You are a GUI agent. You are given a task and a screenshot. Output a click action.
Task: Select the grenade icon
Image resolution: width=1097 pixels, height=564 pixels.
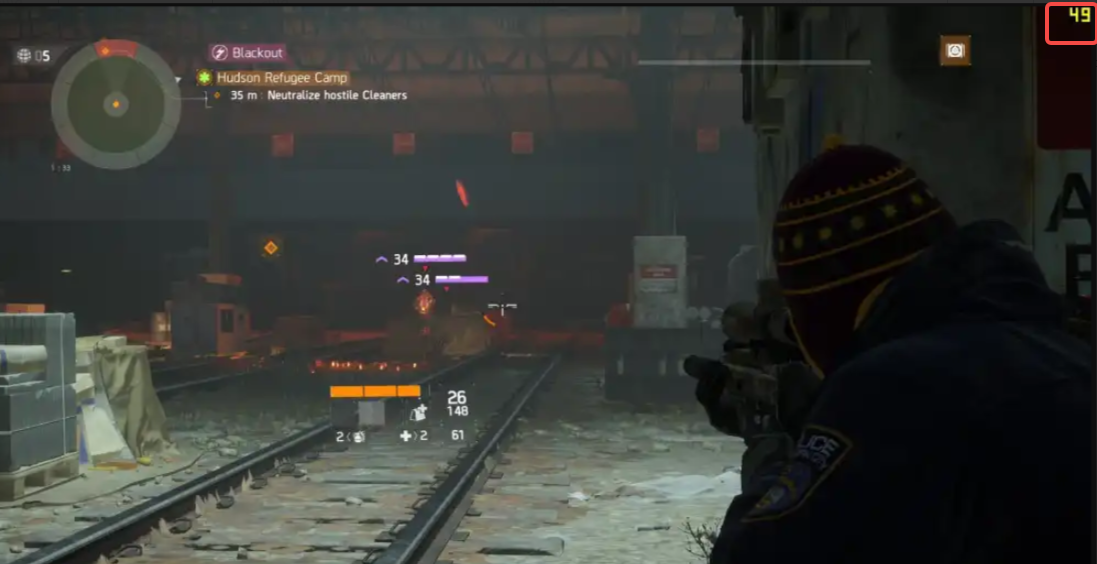tap(358, 436)
